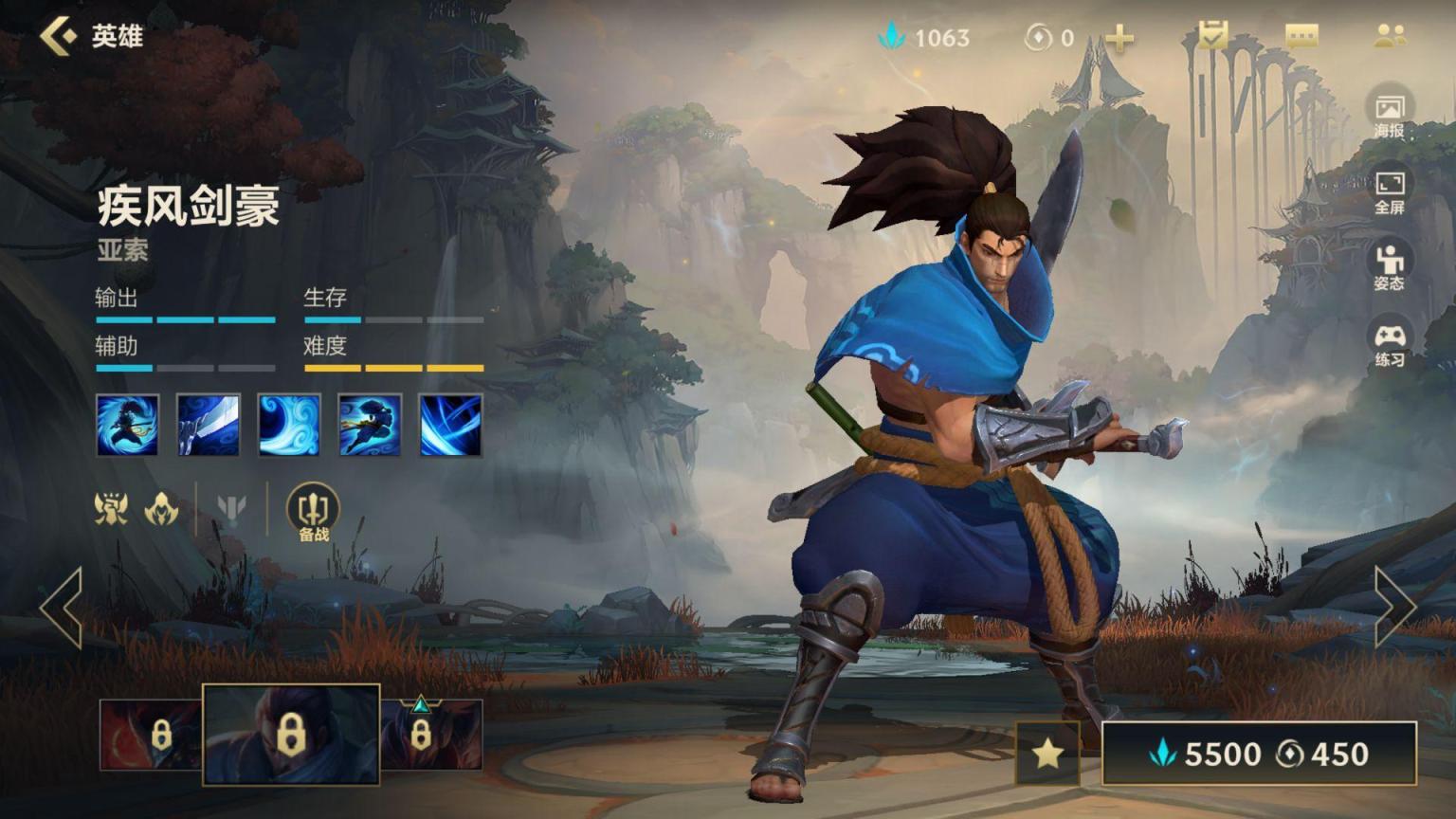Buy the hero for 5500 or 450
The height and width of the screenshot is (819, 1456).
point(1259,754)
